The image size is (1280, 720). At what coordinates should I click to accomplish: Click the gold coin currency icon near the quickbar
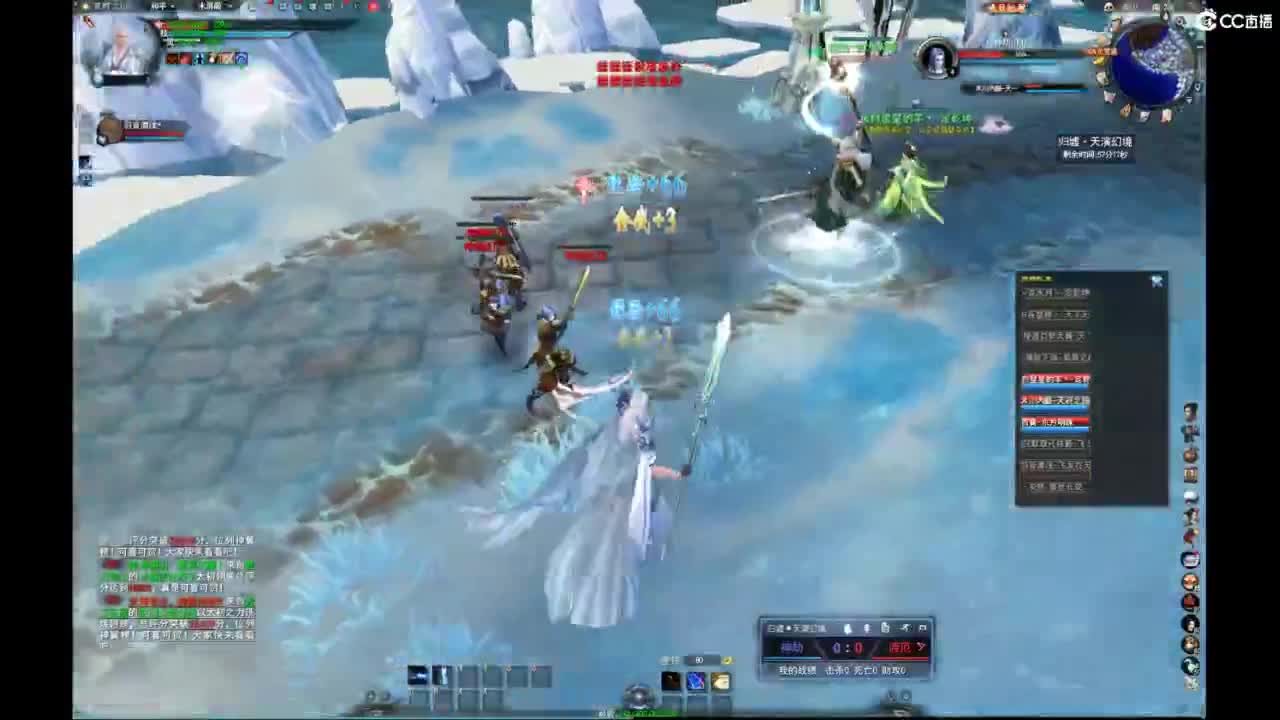(728, 660)
